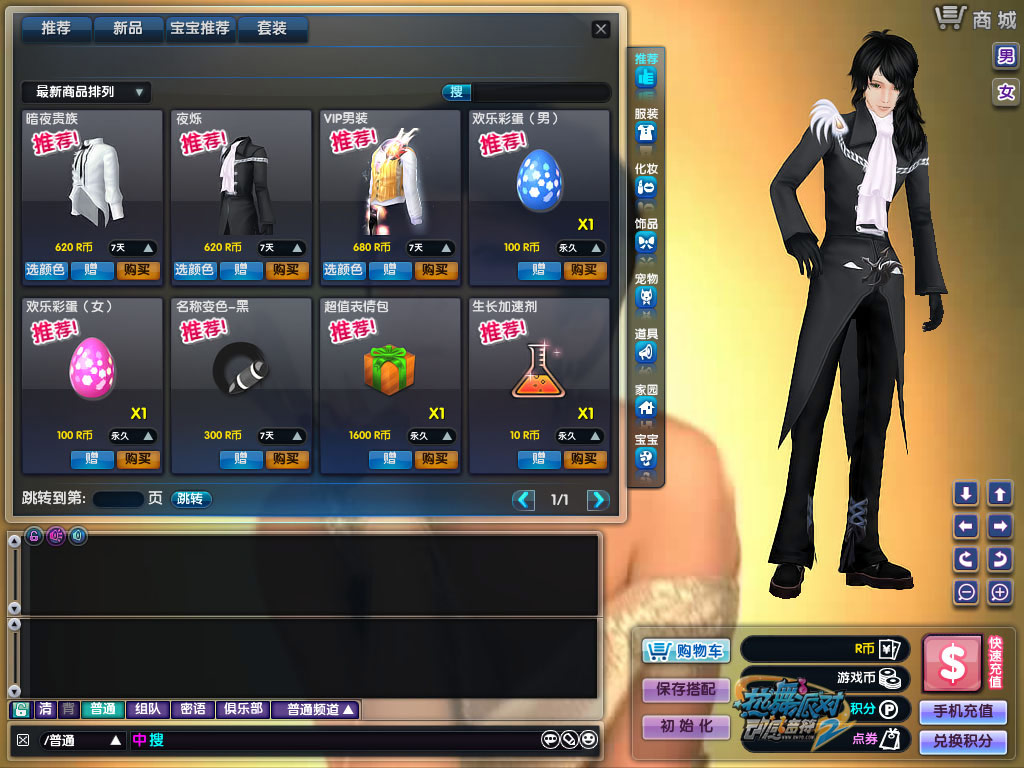The image size is (1024, 768).
Task: Choose color for 夜烁 outfit
Action: (x=194, y=270)
